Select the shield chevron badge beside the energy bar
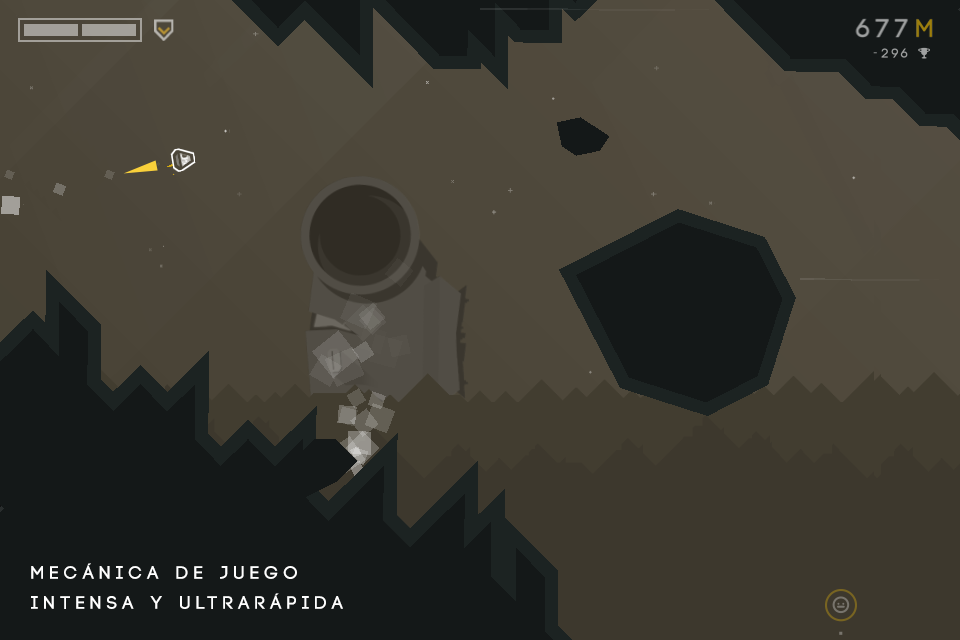The image size is (960, 640). [x=163, y=30]
